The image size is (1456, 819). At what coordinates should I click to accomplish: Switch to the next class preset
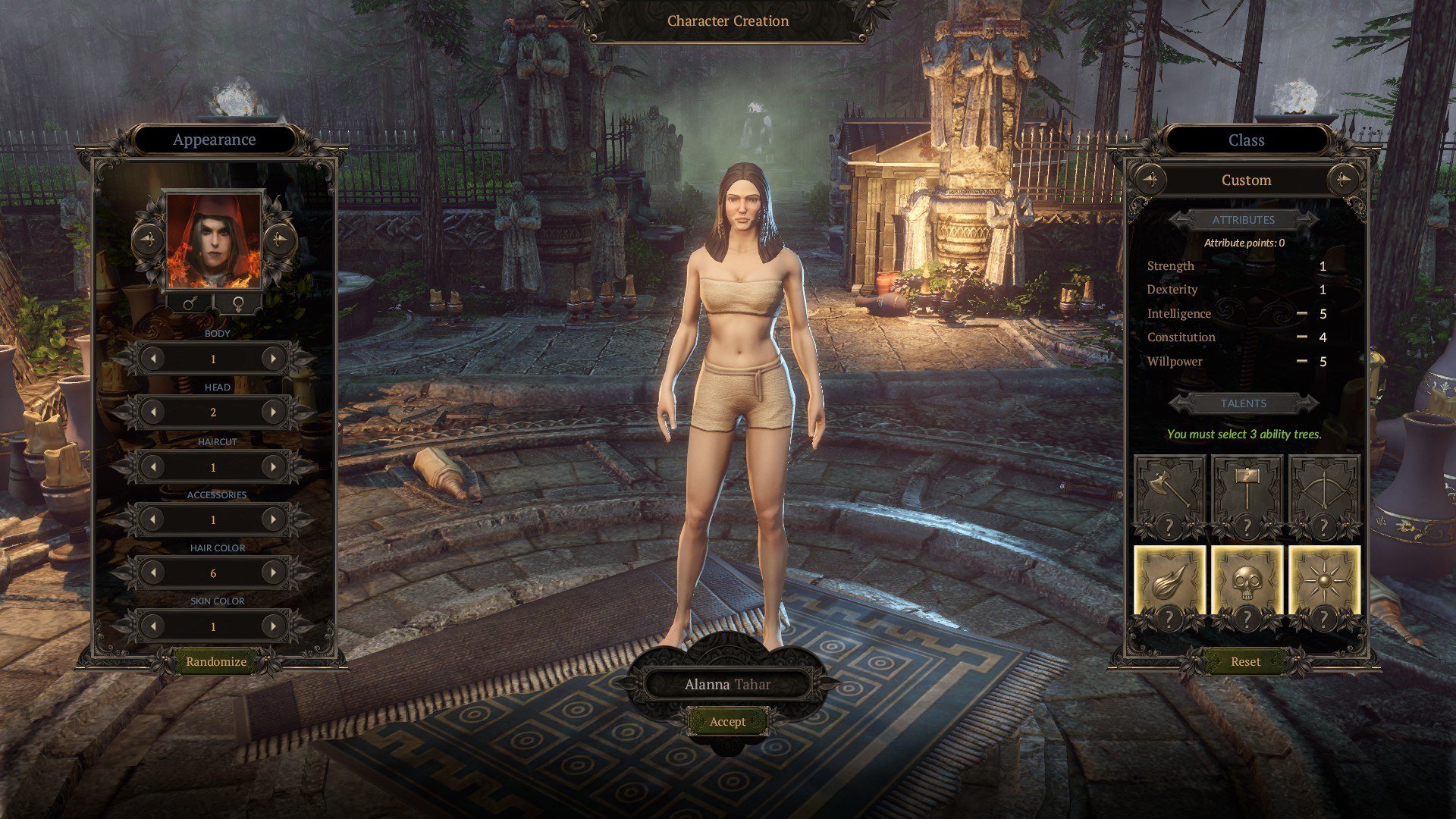coord(1342,180)
